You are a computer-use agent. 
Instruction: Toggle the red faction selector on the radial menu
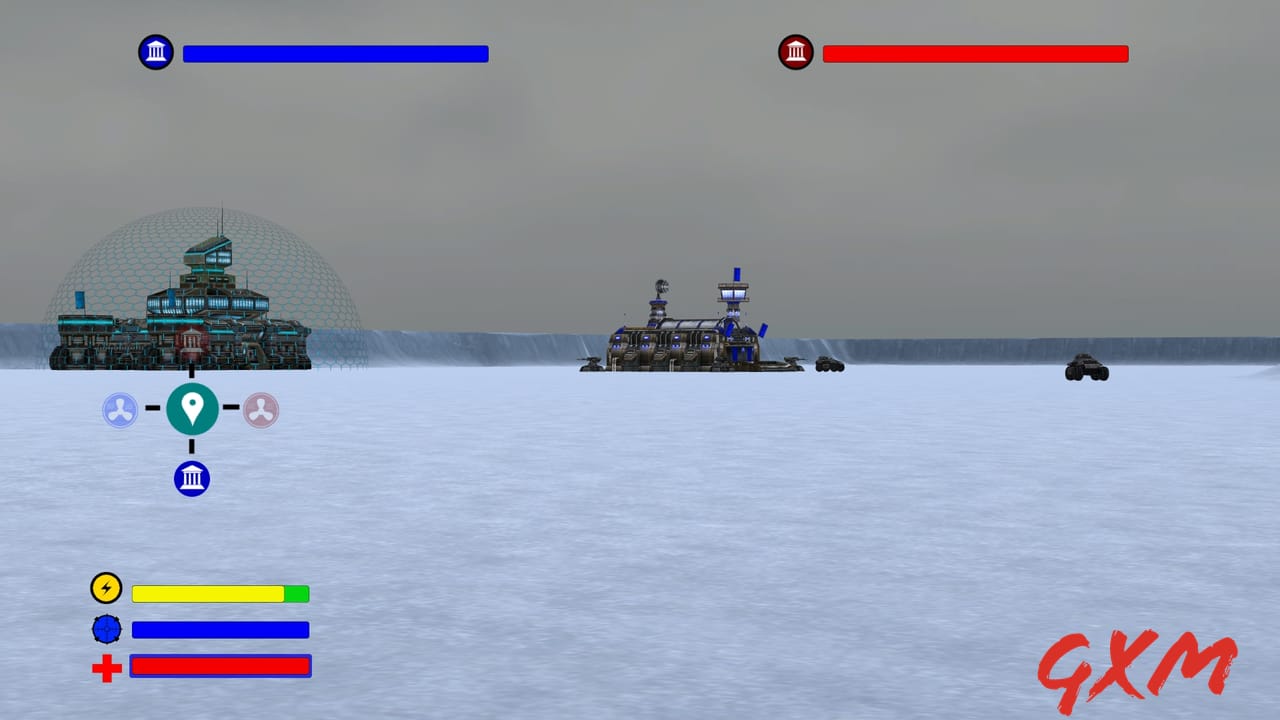(x=260, y=408)
